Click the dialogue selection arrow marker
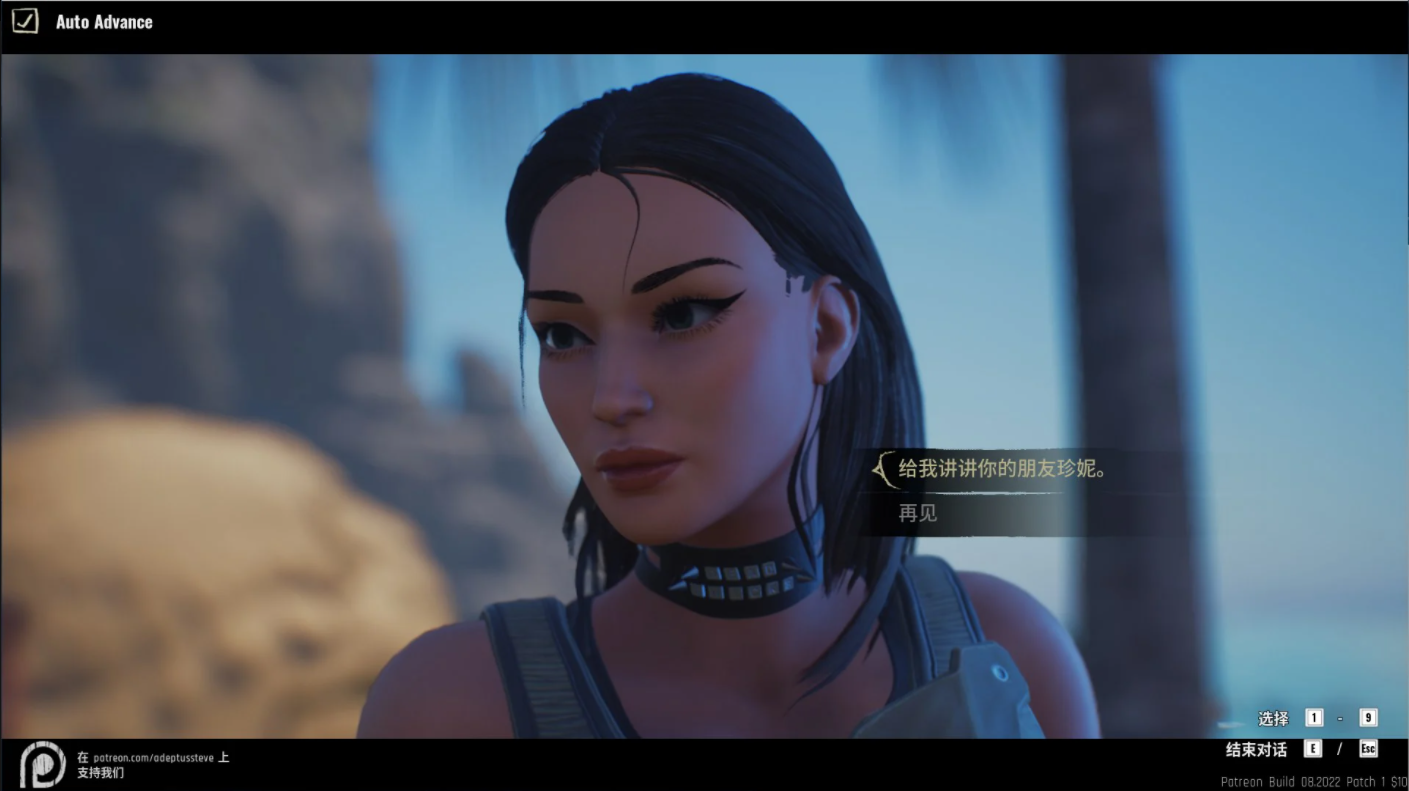This screenshot has width=1409, height=791. [884, 468]
